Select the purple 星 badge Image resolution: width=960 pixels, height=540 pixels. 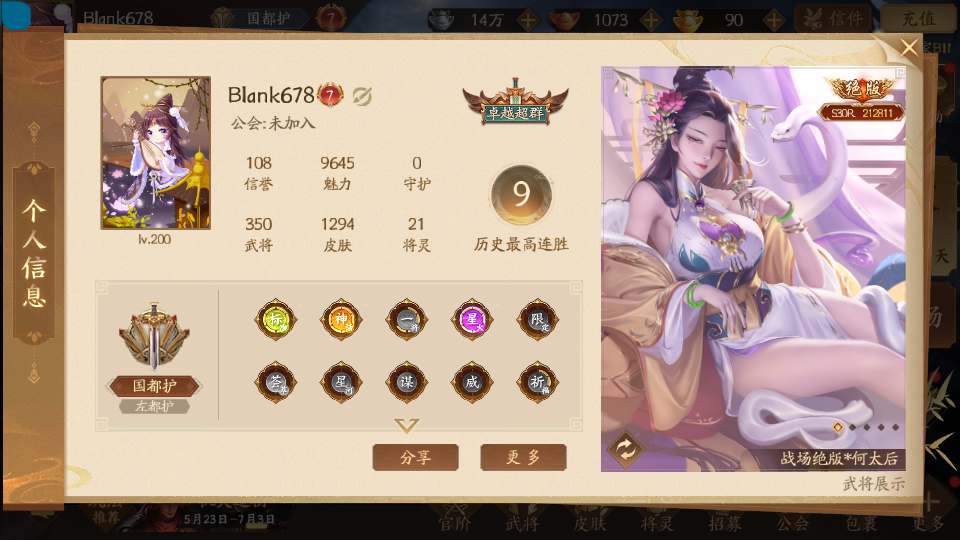tap(471, 320)
